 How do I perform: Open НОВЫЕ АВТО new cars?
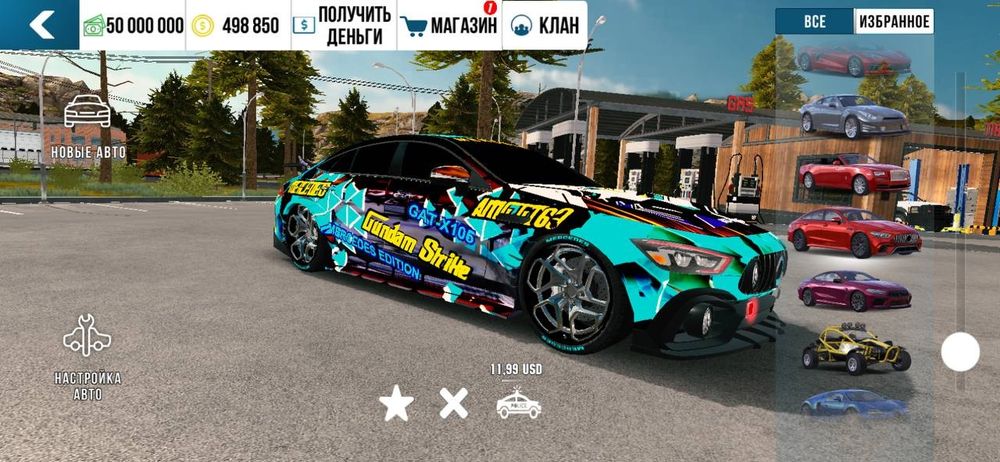pyautogui.click(x=88, y=127)
